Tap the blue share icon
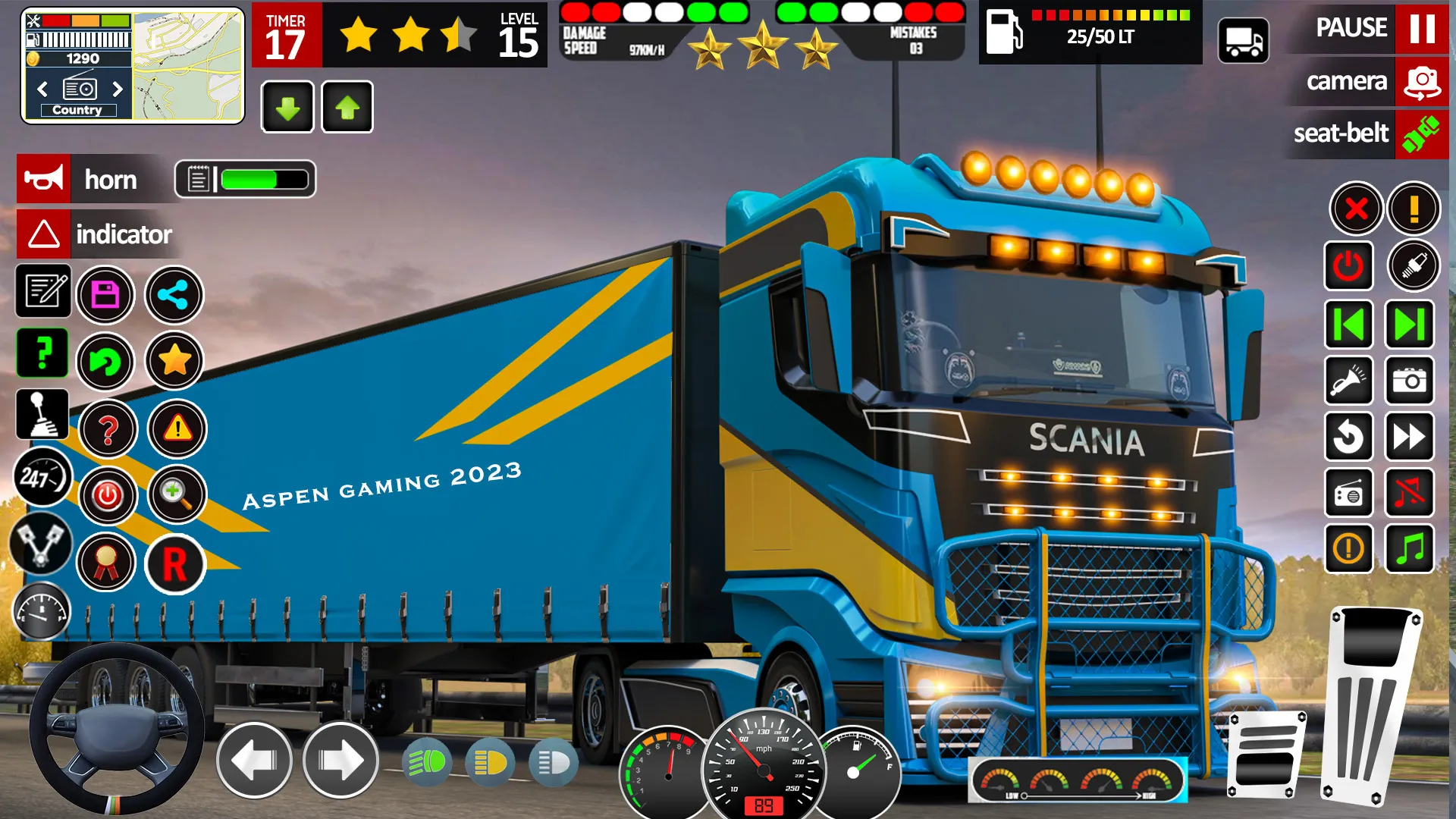 [x=173, y=294]
